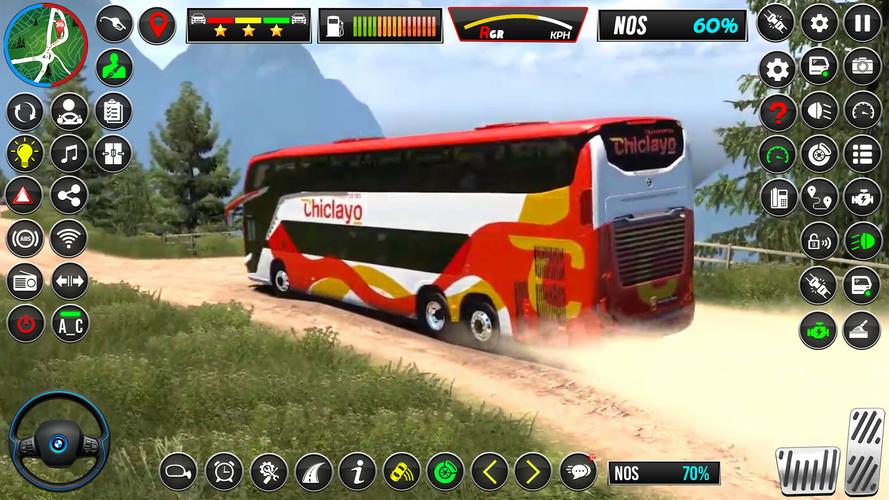Turn the steering wheel control
Image resolution: width=889 pixels, height=500 pixels.
point(58,441)
